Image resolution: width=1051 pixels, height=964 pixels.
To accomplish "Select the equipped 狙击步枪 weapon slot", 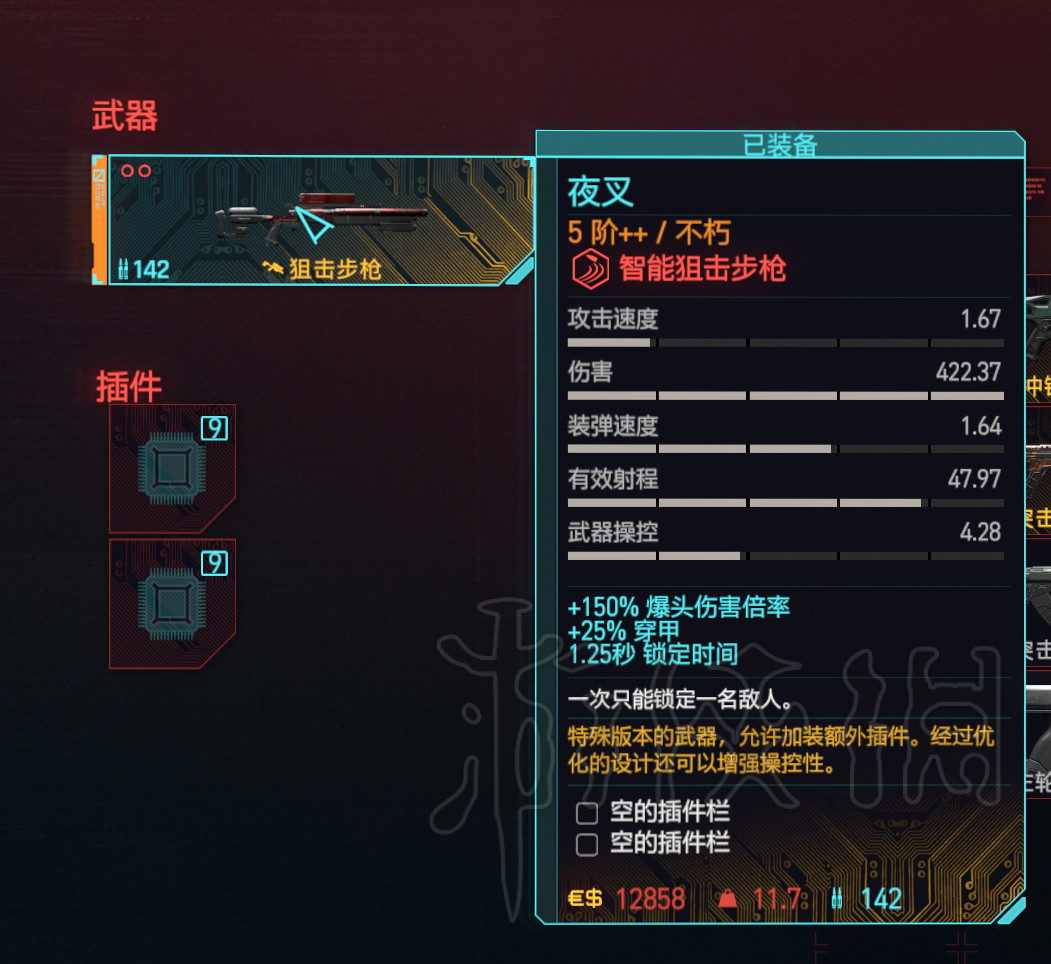I will (x=318, y=221).
